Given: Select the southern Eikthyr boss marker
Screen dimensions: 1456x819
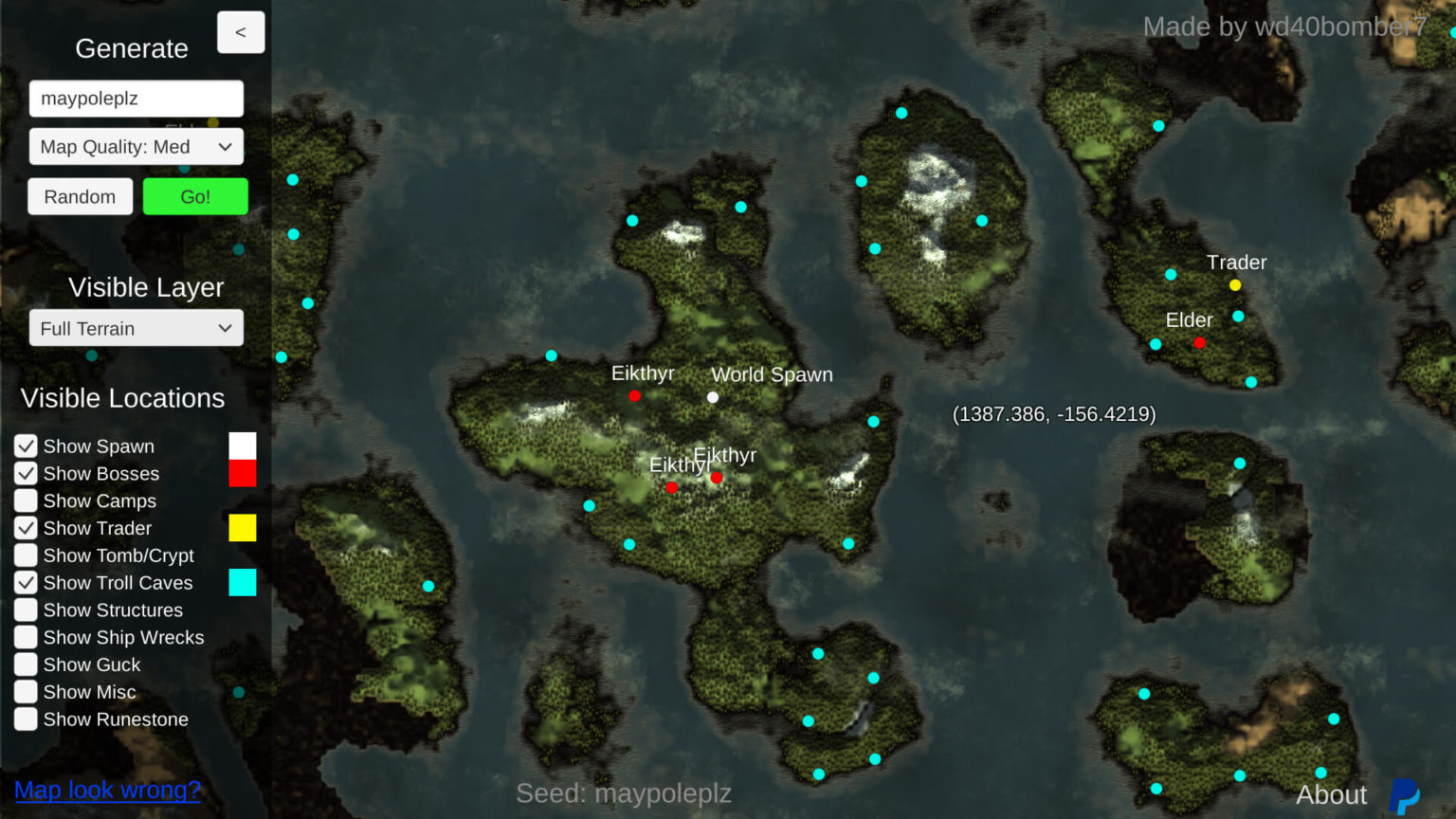Looking at the screenshot, I should click(x=672, y=486).
